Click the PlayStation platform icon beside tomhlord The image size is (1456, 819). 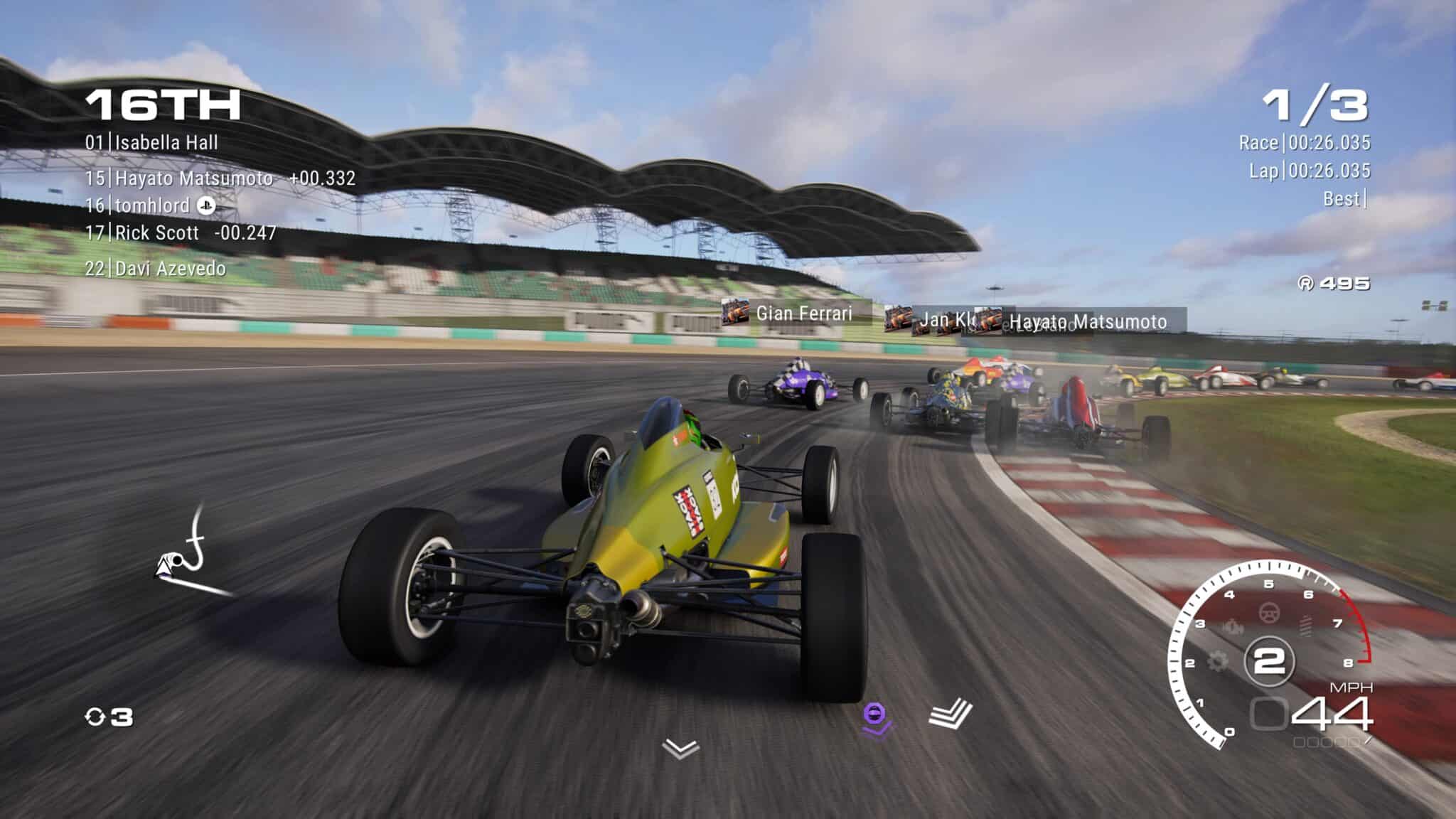tap(206, 206)
